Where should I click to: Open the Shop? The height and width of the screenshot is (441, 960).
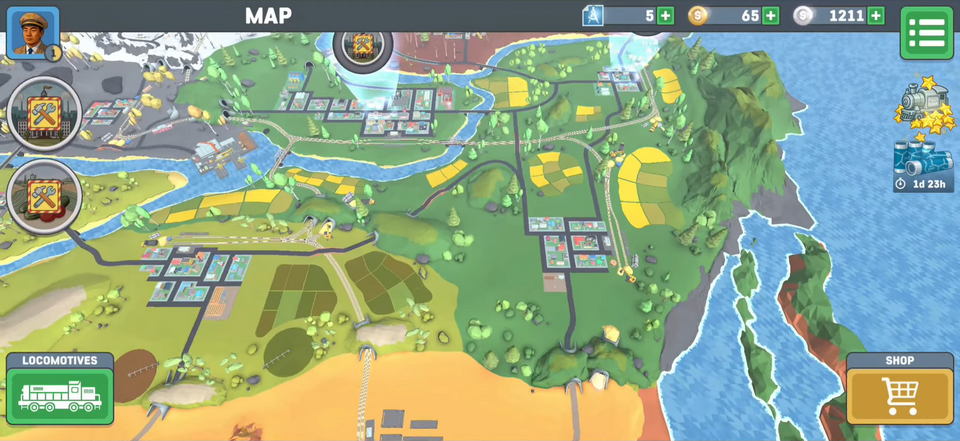pos(900,390)
